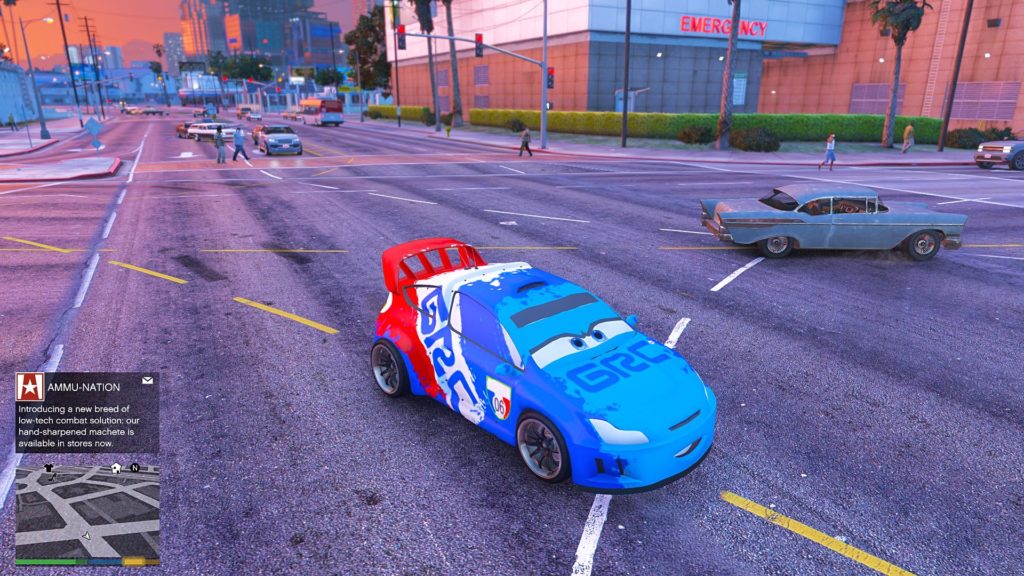Click the street minimap
Screen dimensions: 1024x576
[x=87, y=512]
